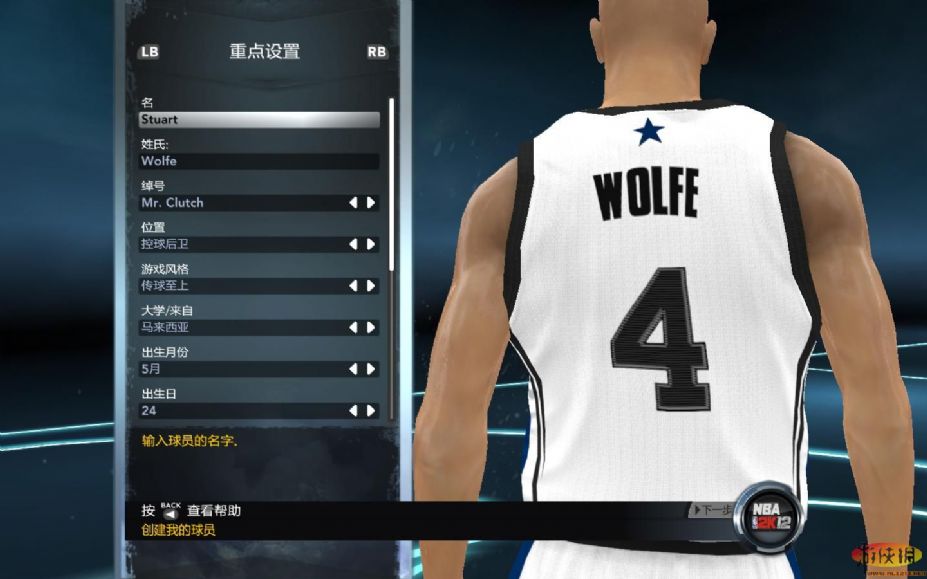
Task: Increase birth day 24 with the right arrow
Action: [x=371, y=411]
